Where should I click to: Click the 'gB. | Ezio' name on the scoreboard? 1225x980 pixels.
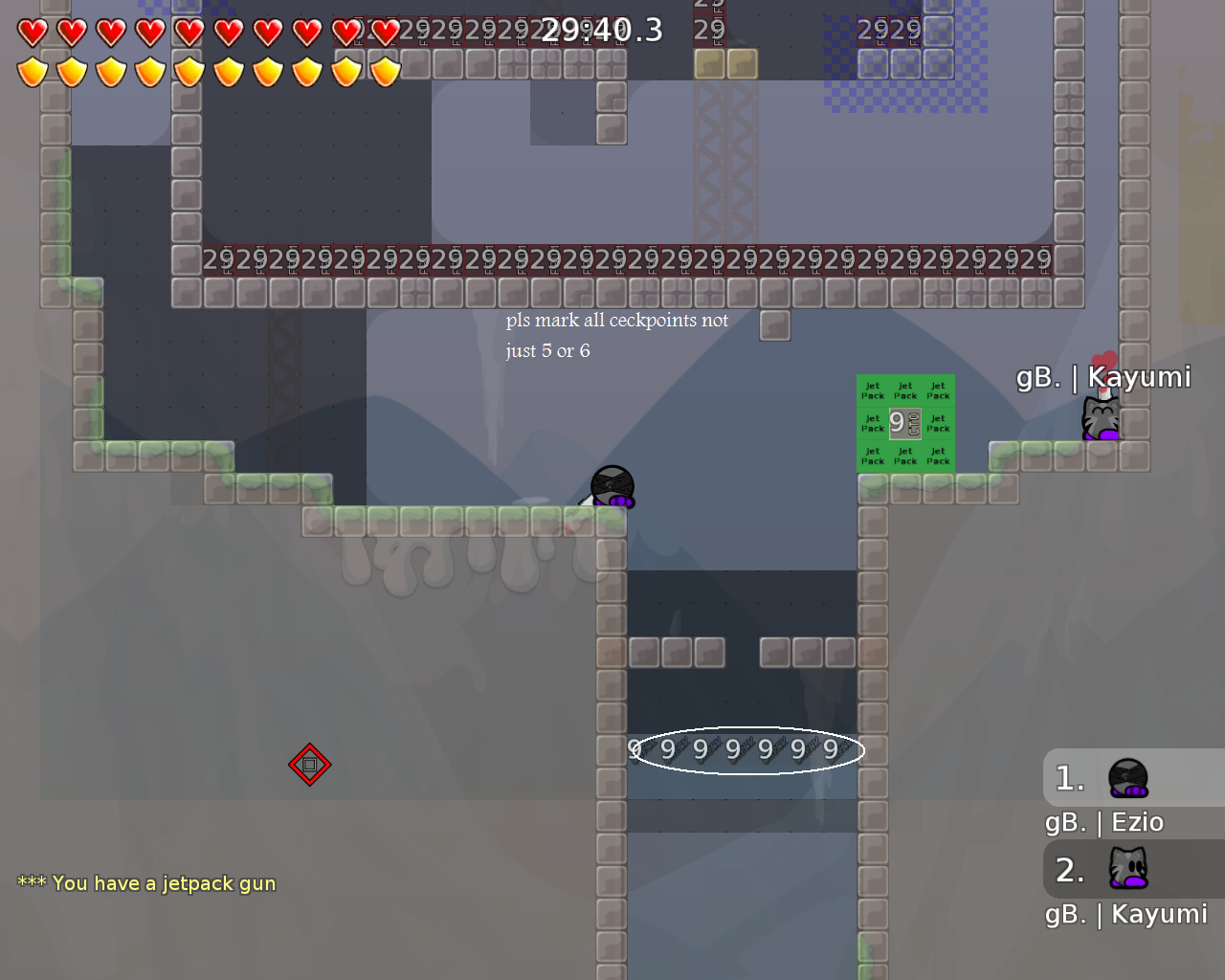tap(1102, 821)
